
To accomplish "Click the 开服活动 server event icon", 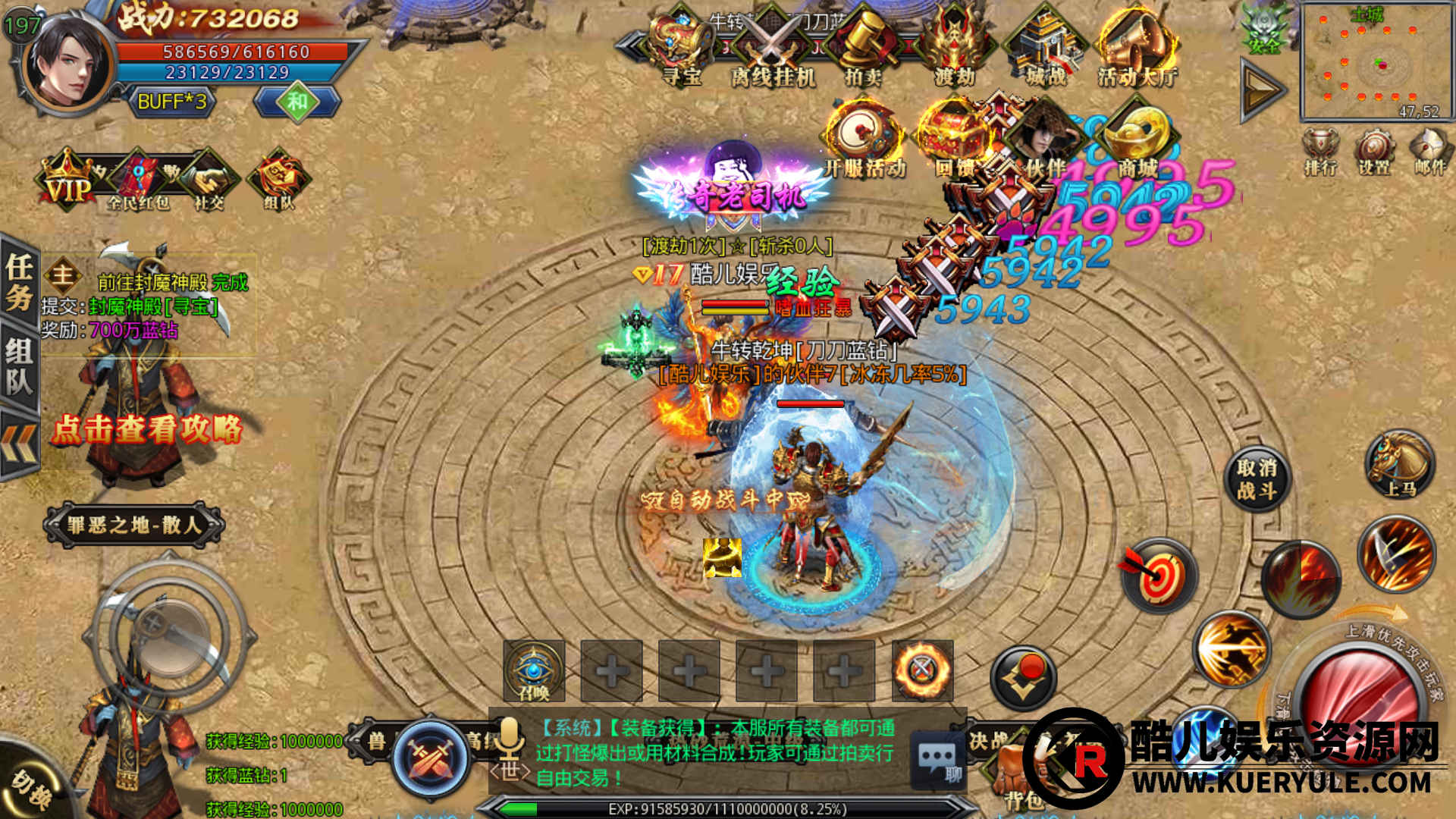I will [864, 140].
